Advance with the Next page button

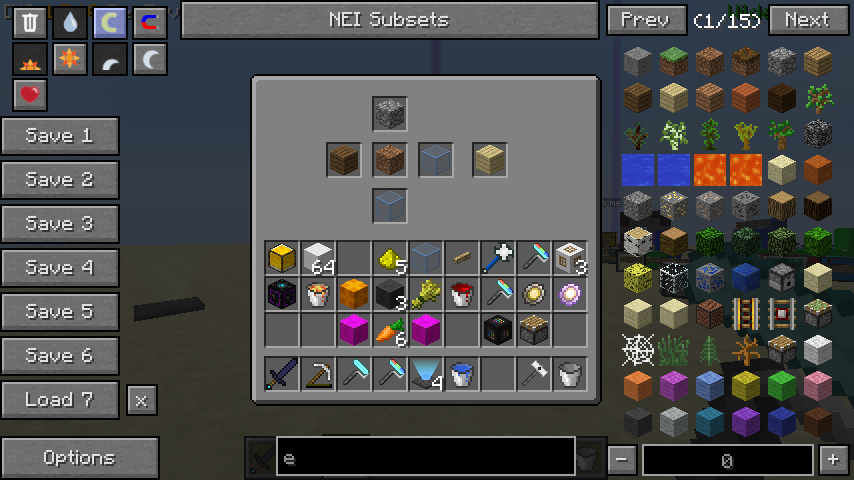click(x=807, y=20)
